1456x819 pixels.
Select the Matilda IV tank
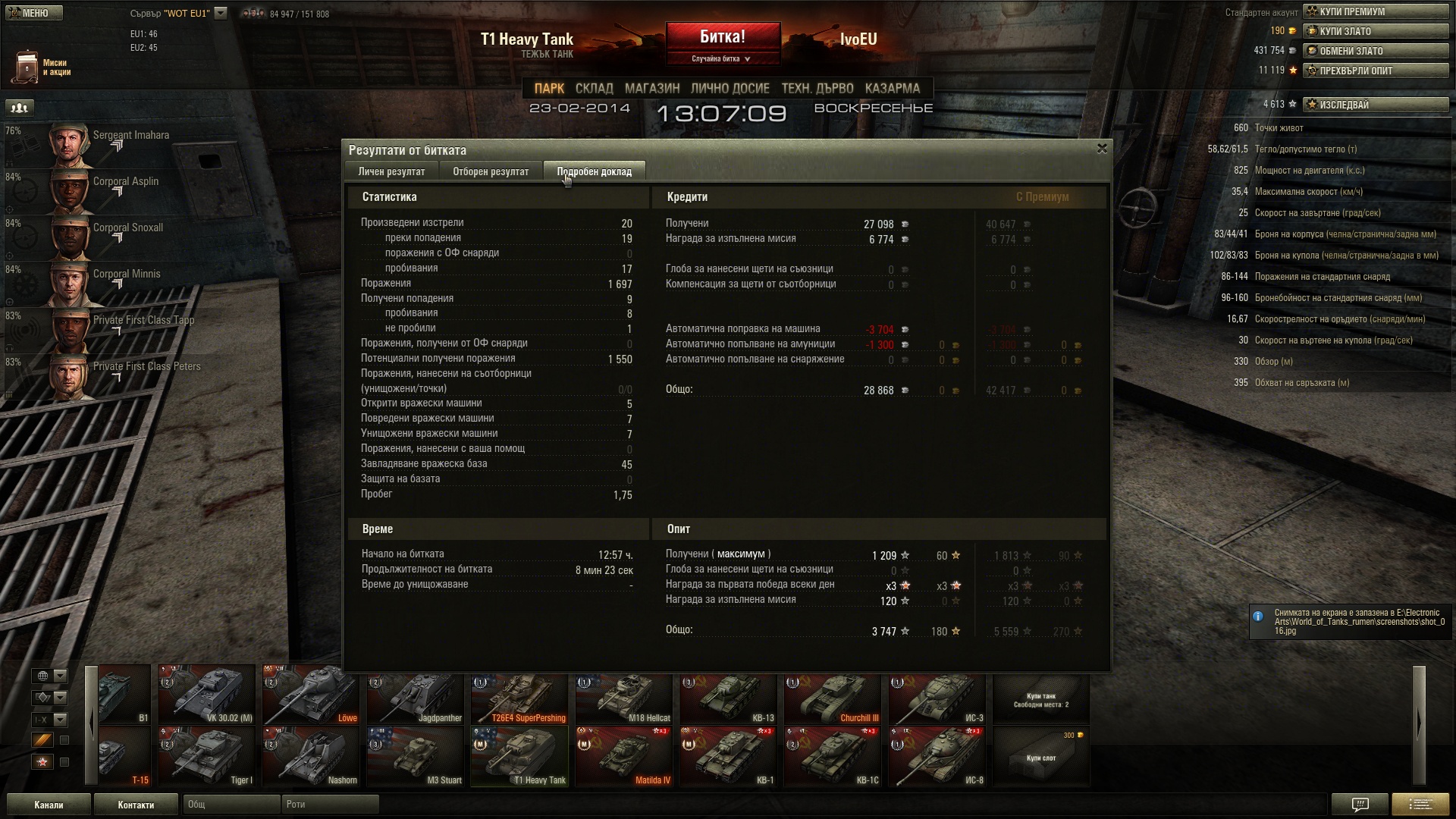point(624,757)
